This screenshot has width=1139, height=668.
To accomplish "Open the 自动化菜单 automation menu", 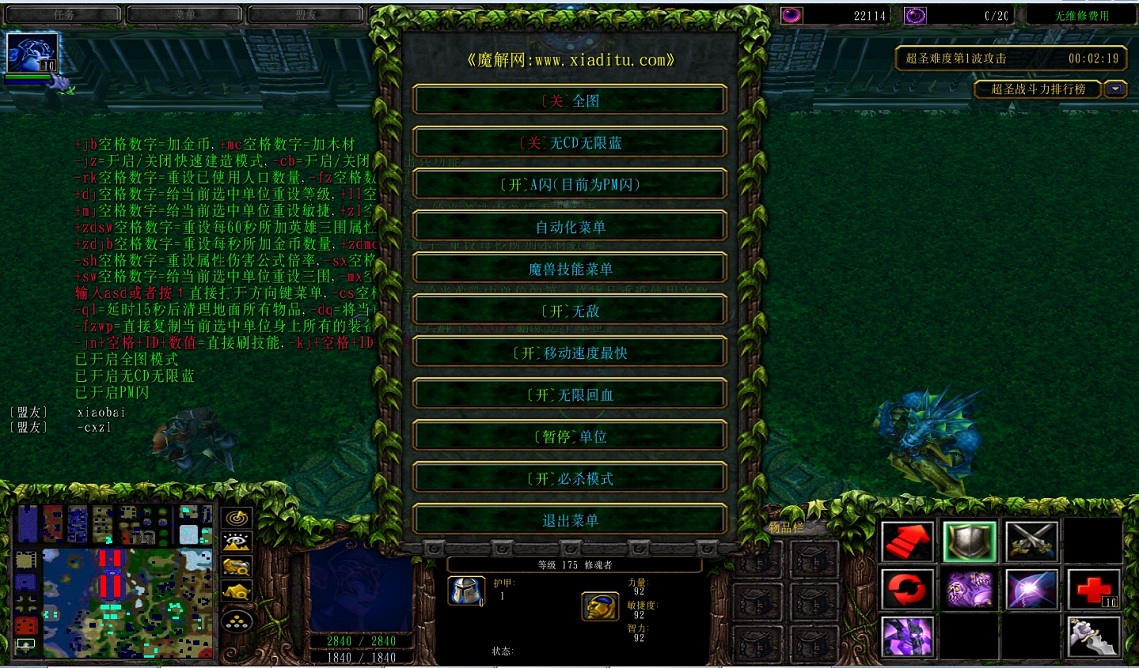I will 570,227.
